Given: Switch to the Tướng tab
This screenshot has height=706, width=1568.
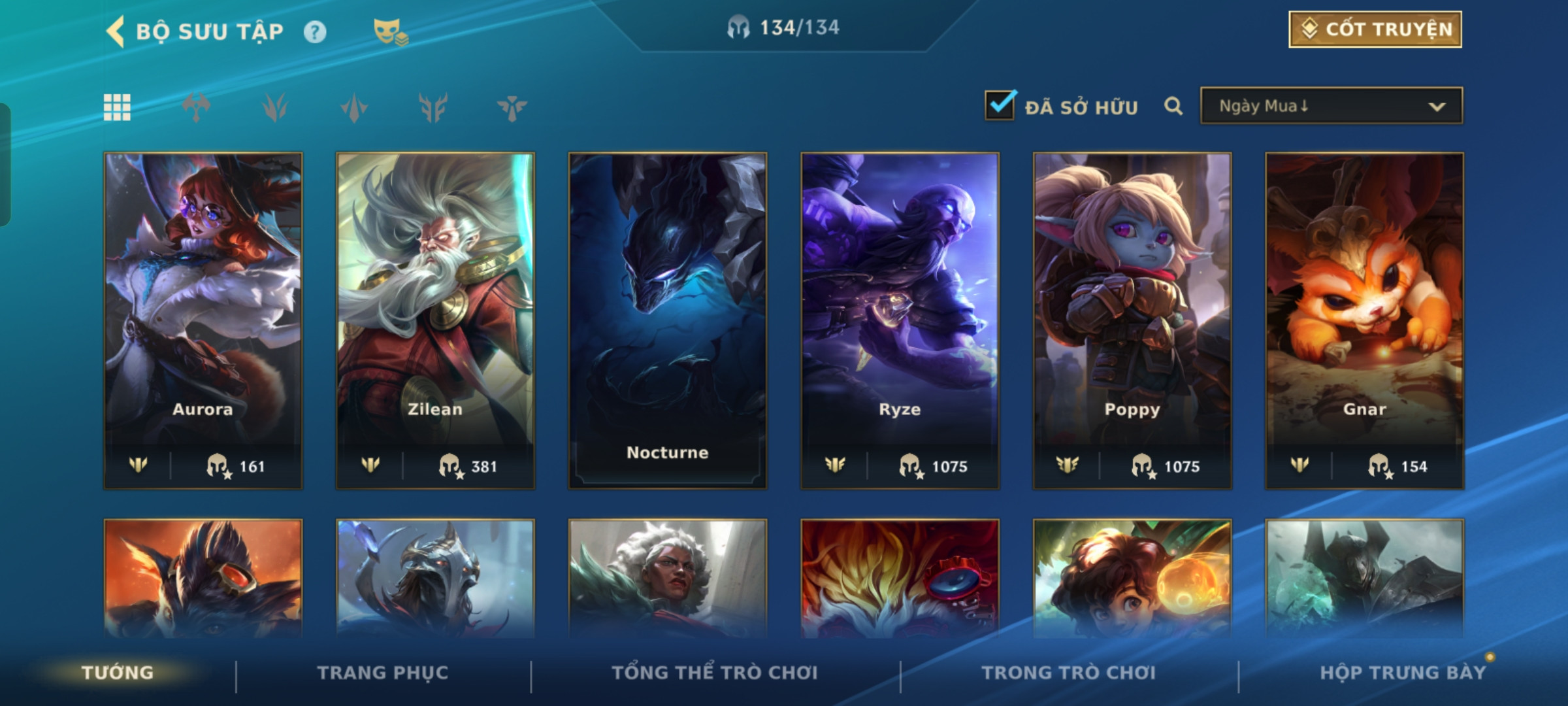Looking at the screenshot, I should (118, 673).
